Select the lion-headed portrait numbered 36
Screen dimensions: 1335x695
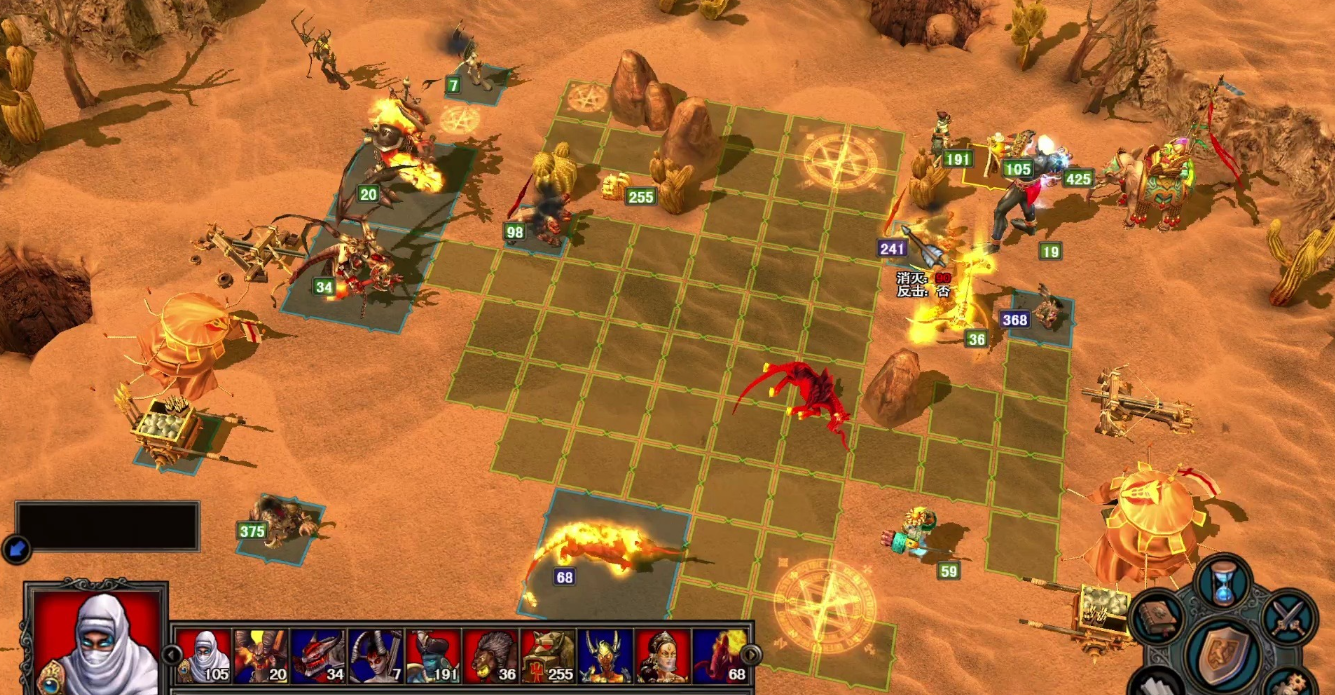[491, 656]
